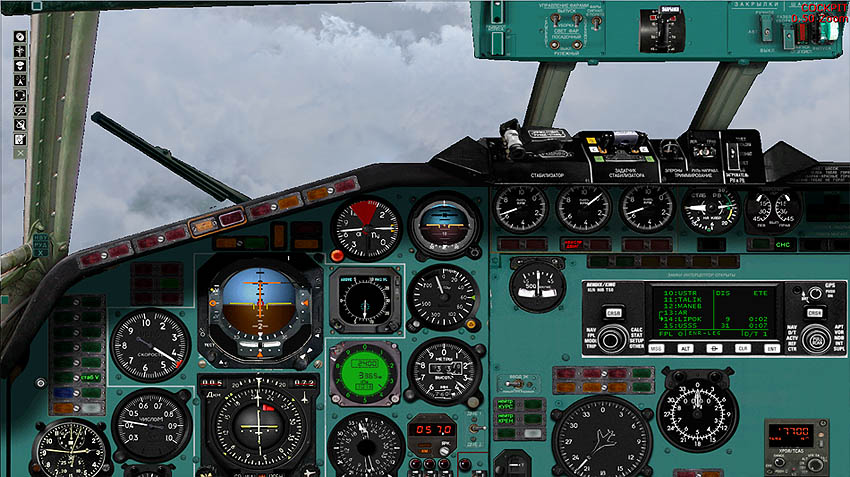Confirm with the ENT button on the GPS

click(x=772, y=348)
